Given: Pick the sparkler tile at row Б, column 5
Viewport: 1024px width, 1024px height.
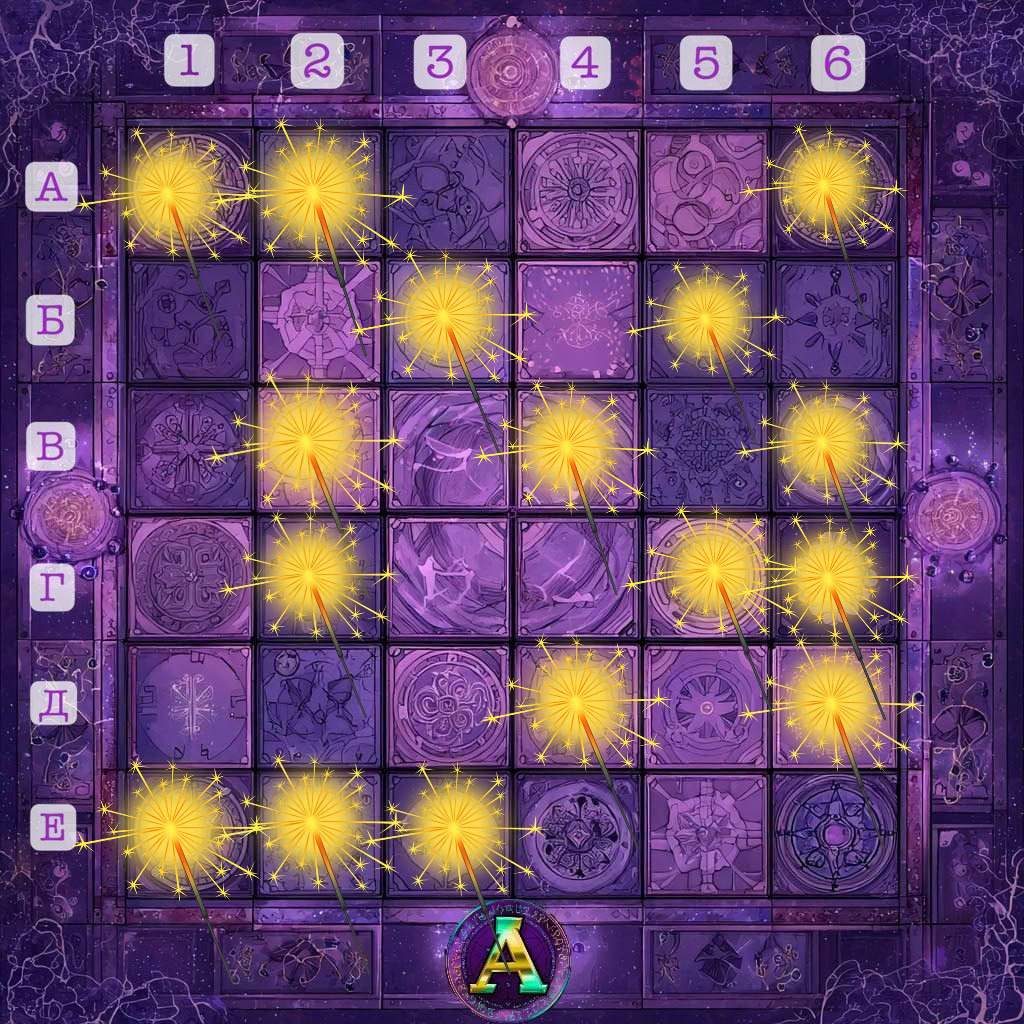Looking at the screenshot, I should tap(706, 318).
